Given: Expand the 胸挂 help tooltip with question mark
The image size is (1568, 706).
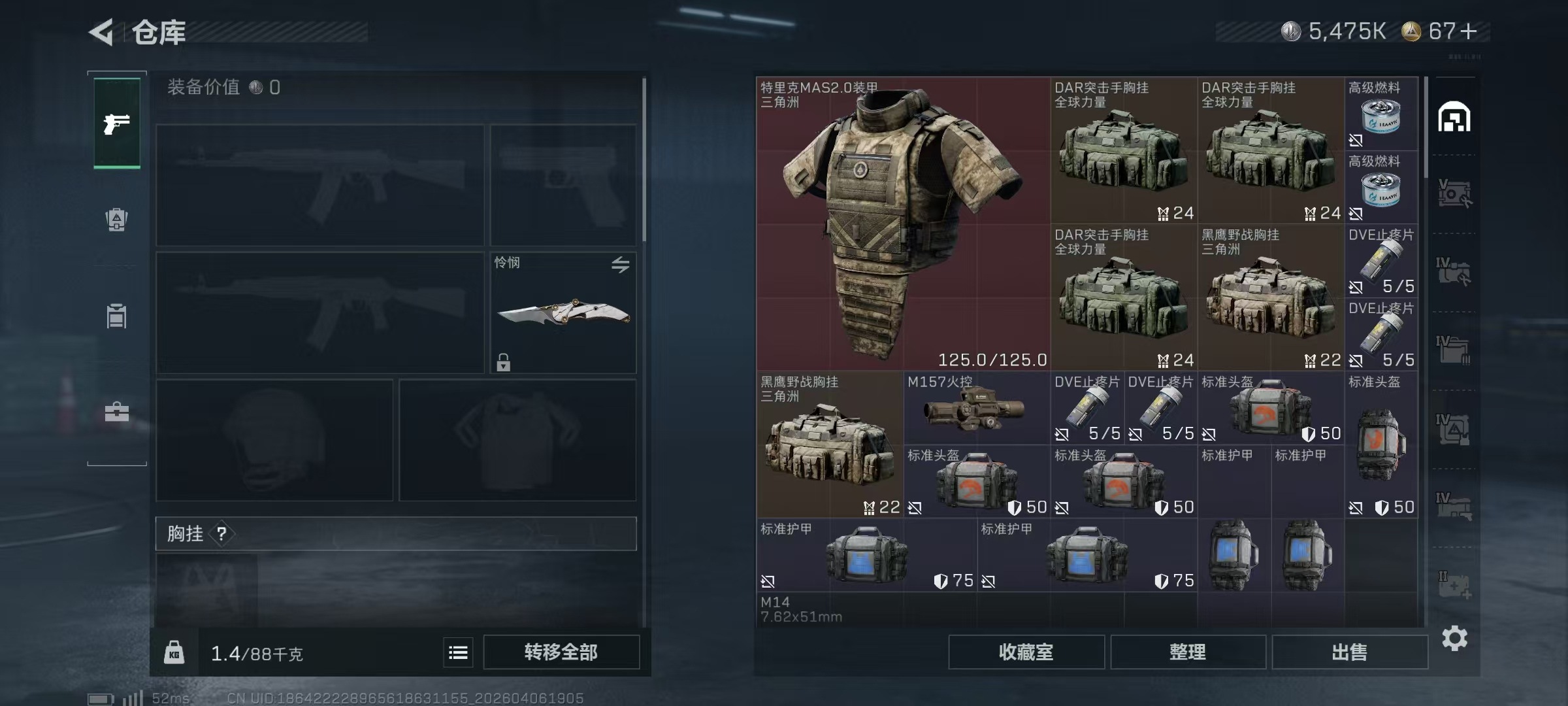Looking at the screenshot, I should pos(223,534).
